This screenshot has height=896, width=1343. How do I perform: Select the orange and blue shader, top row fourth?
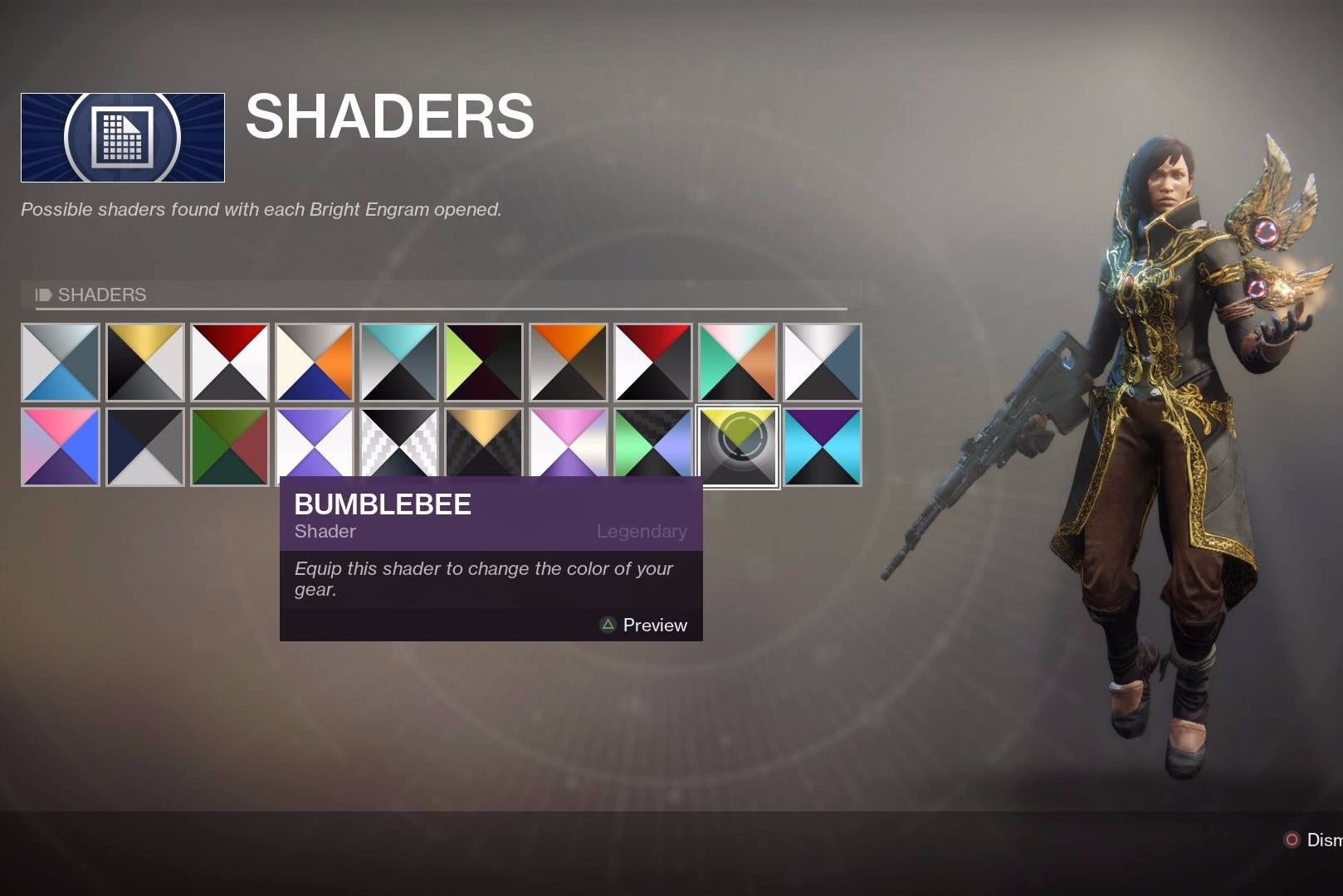[x=315, y=363]
